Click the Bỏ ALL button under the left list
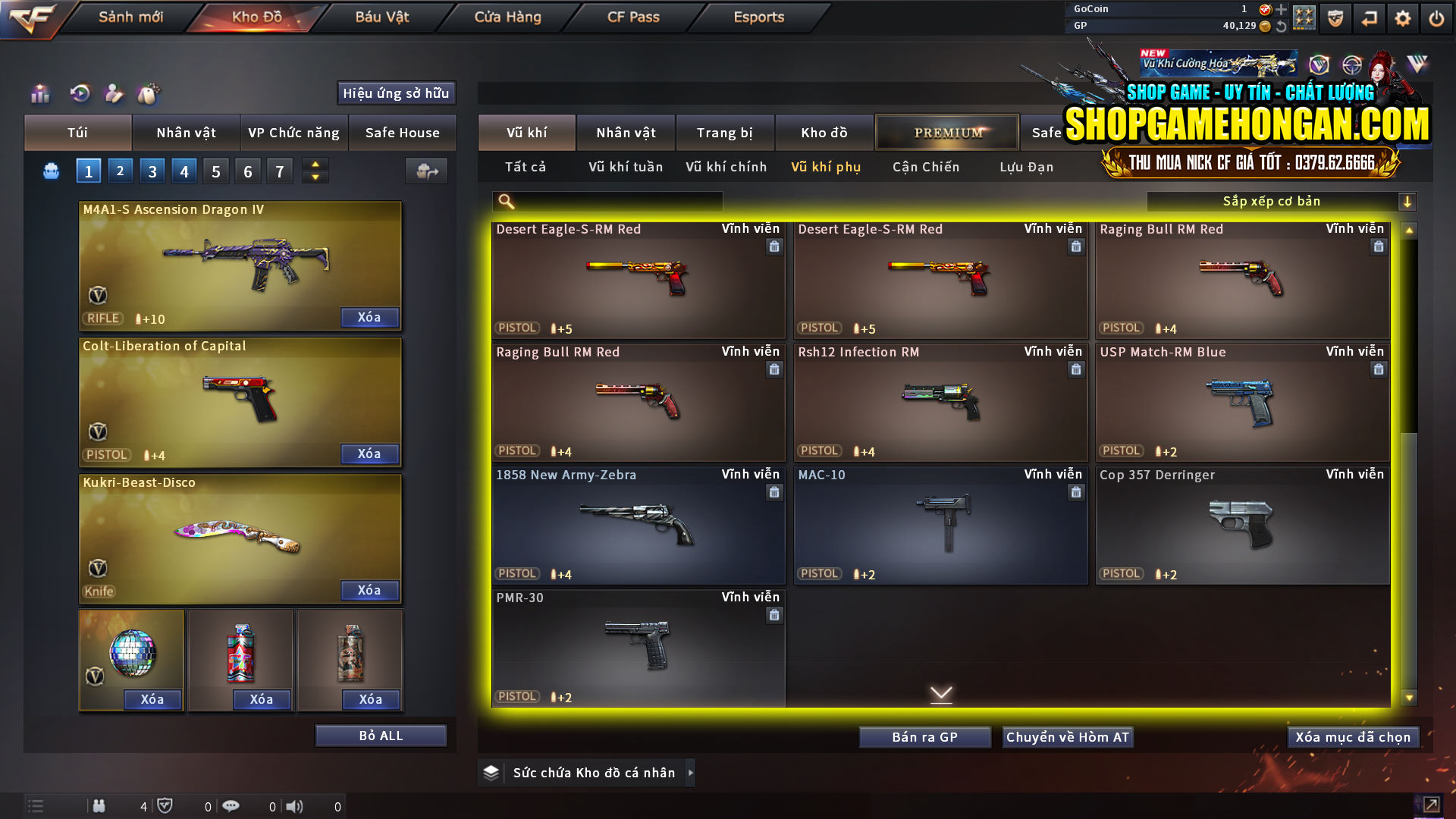The width and height of the screenshot is (1456, 819). [381, 735]
